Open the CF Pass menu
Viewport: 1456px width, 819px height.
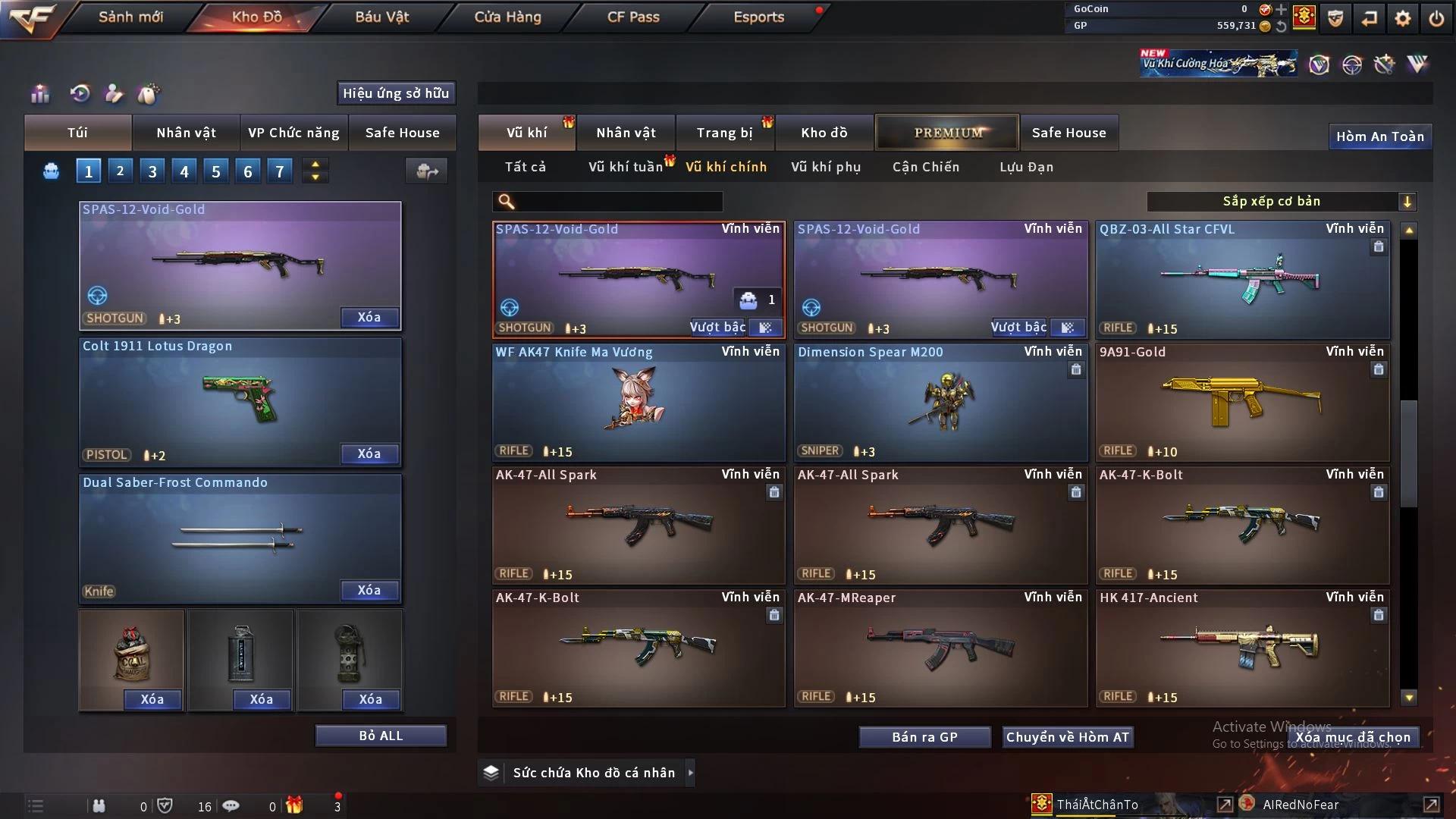(633, 17)
